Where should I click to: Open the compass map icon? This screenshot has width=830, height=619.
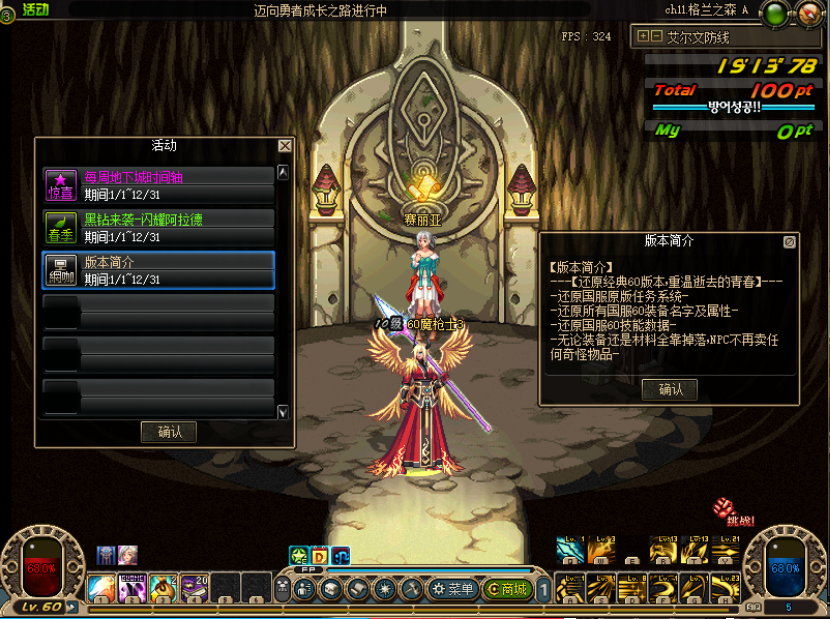(808, 14)
